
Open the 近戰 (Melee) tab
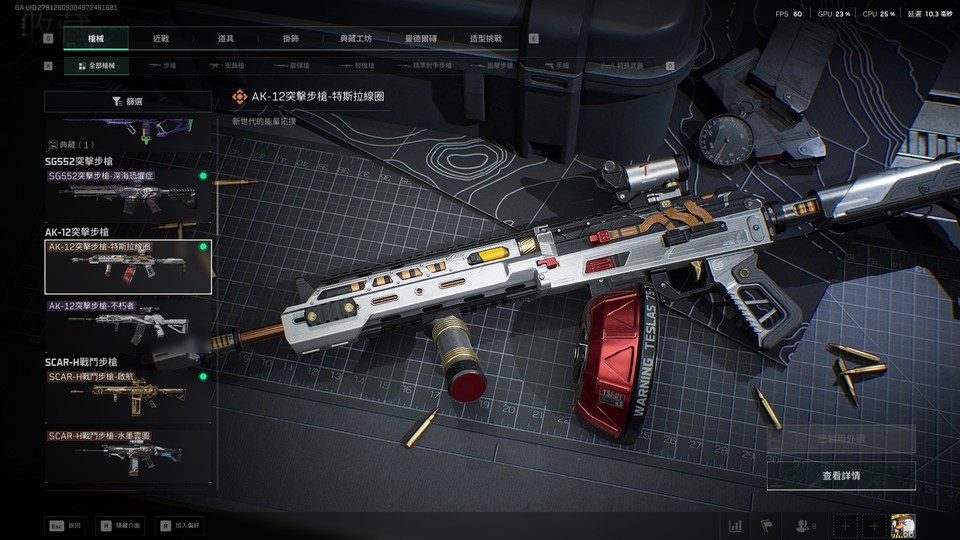click(161, 39)
